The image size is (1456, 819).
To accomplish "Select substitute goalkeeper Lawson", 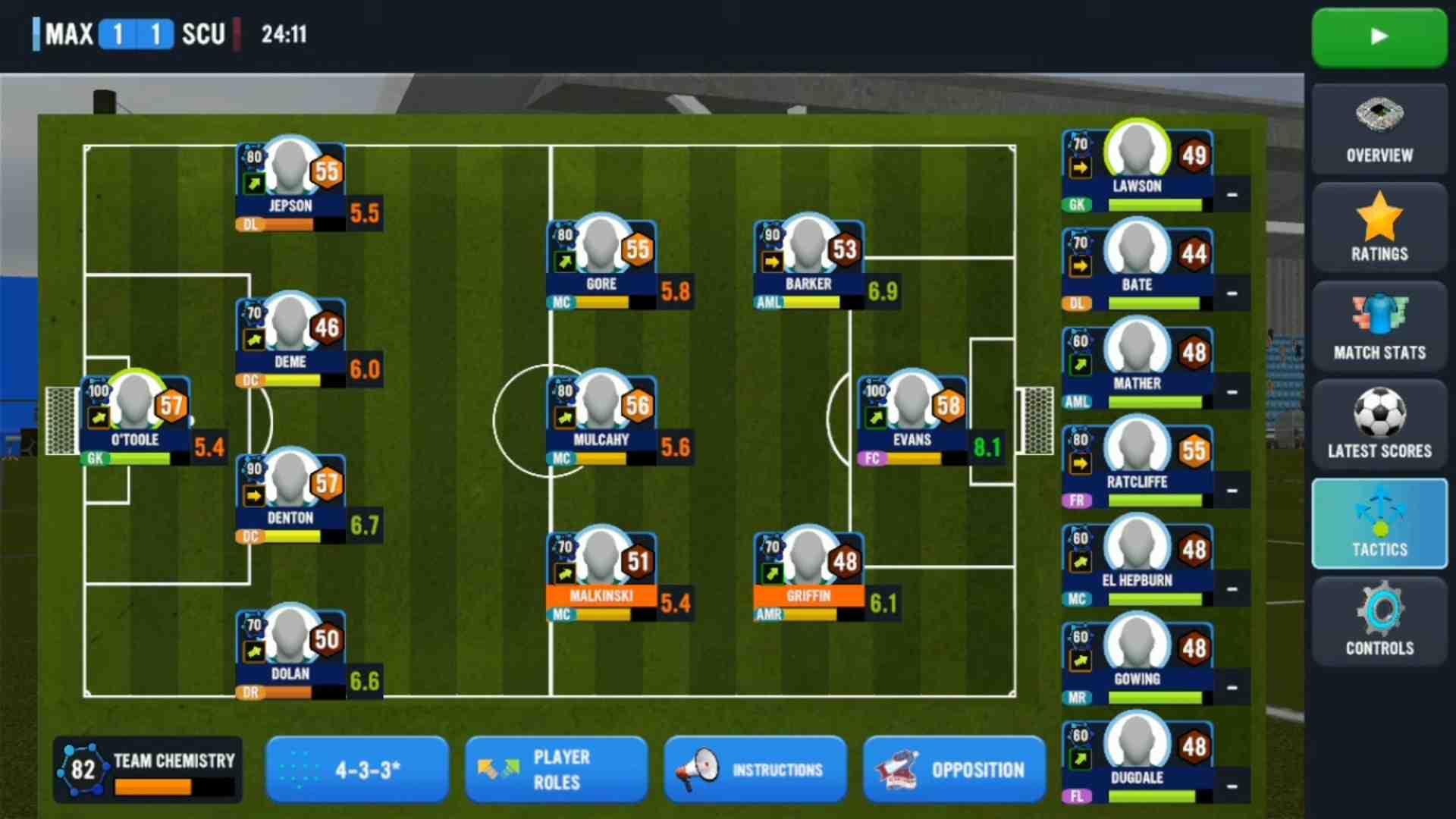I will point(1137,165).
